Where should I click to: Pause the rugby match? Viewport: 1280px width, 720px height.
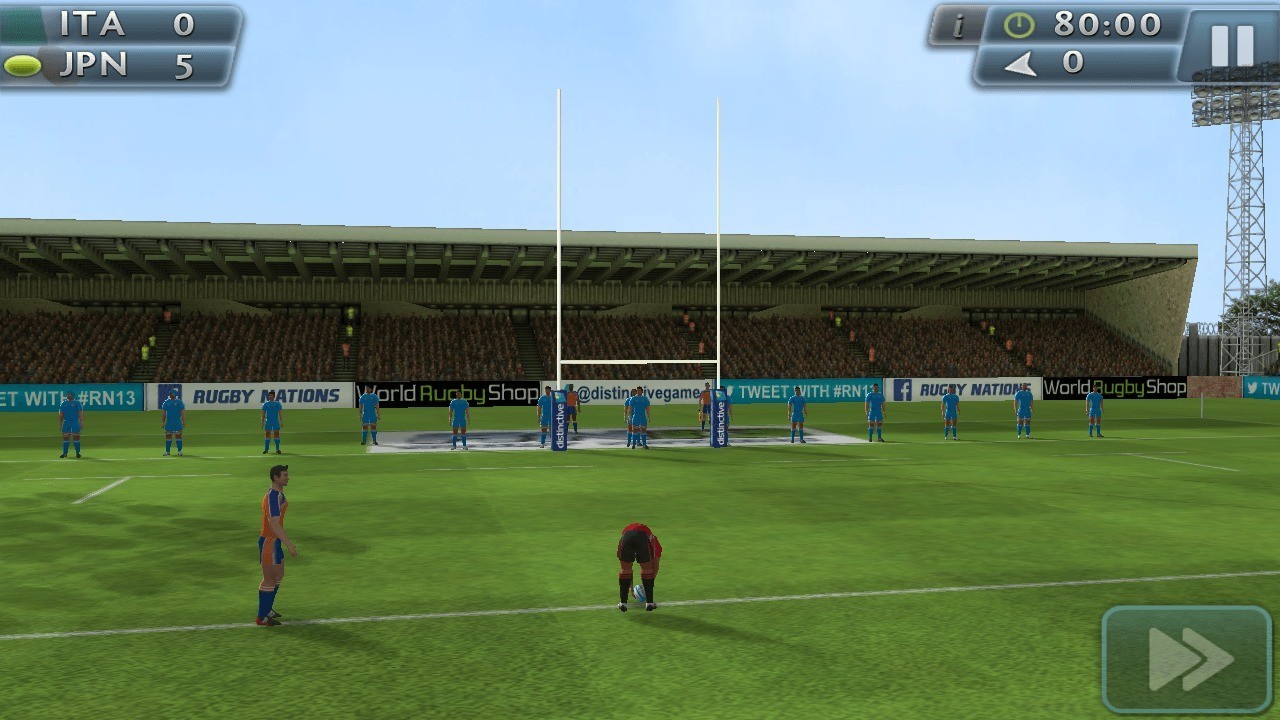[x=1231, y=45]
